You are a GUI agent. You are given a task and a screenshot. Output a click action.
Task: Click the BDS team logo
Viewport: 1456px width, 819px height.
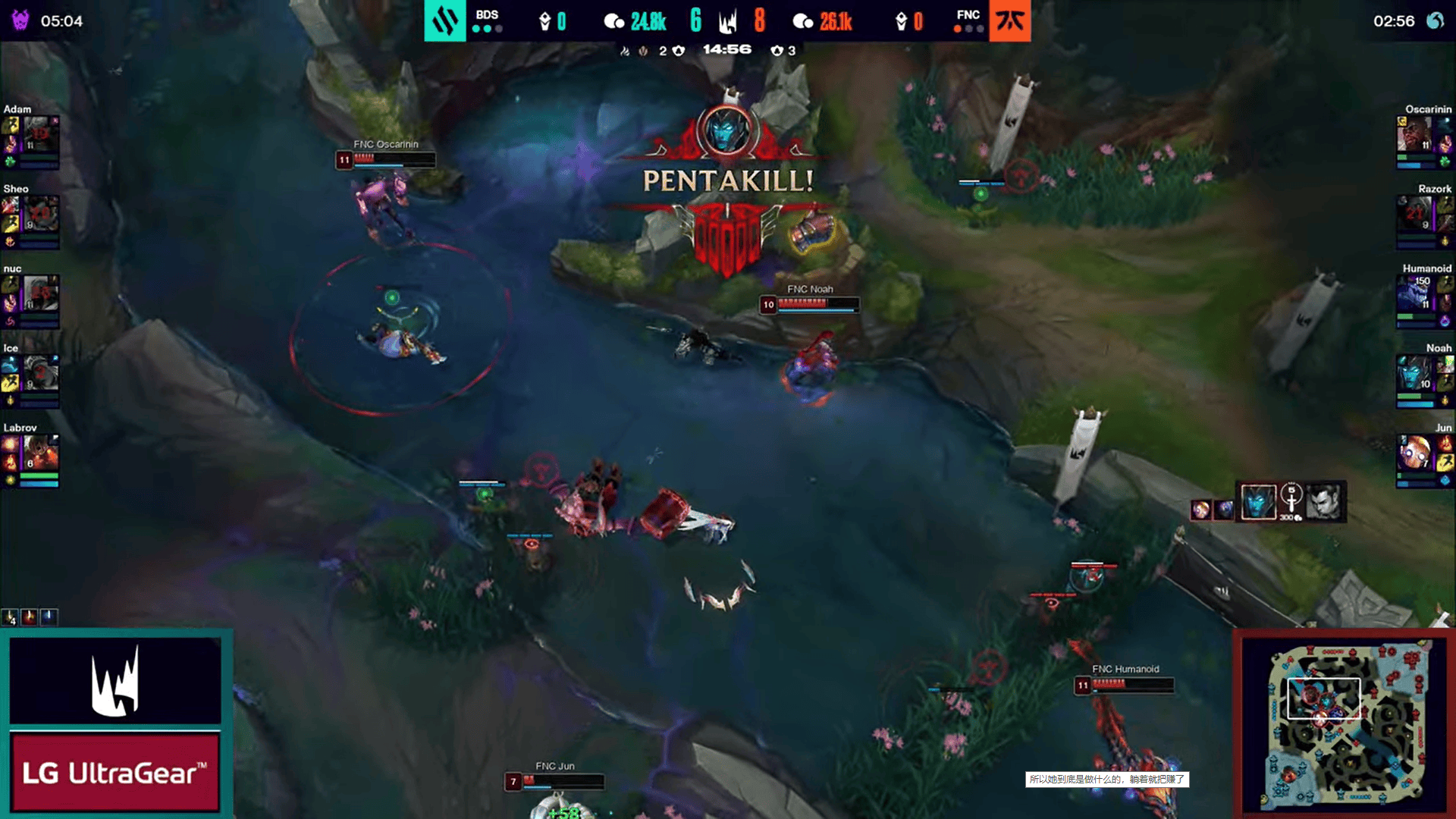point(444,20)
